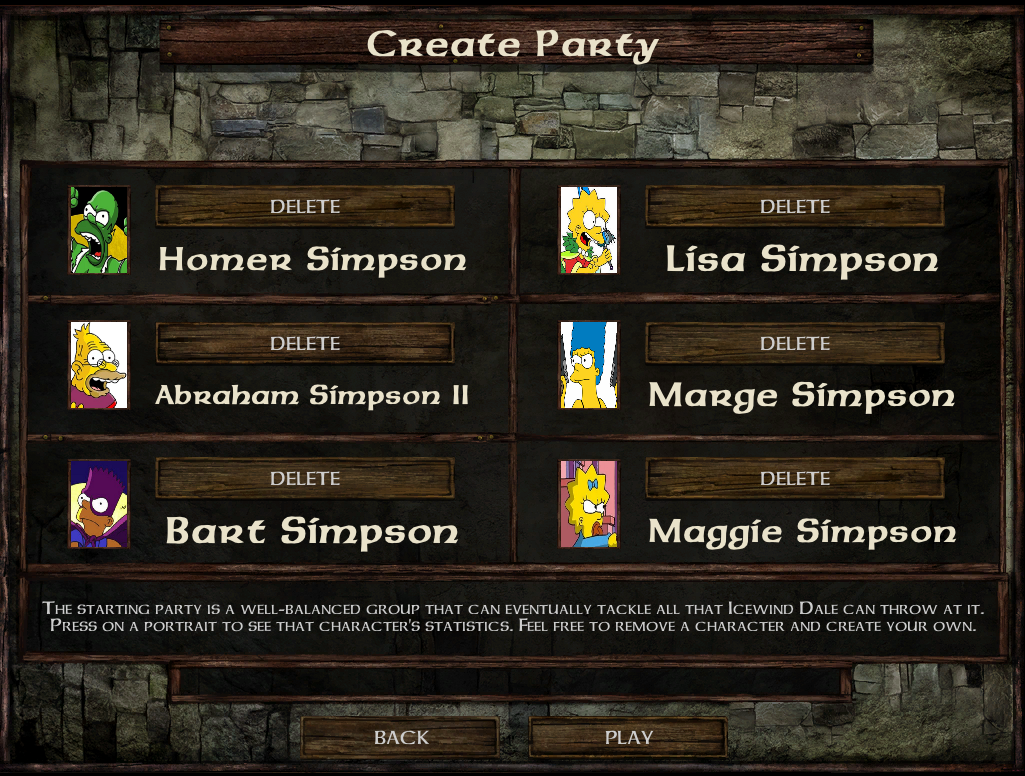Delete Lisa Simpson from the party
Image resolution: width=1025 pixels, height=776 pixels.
point(795,207)
